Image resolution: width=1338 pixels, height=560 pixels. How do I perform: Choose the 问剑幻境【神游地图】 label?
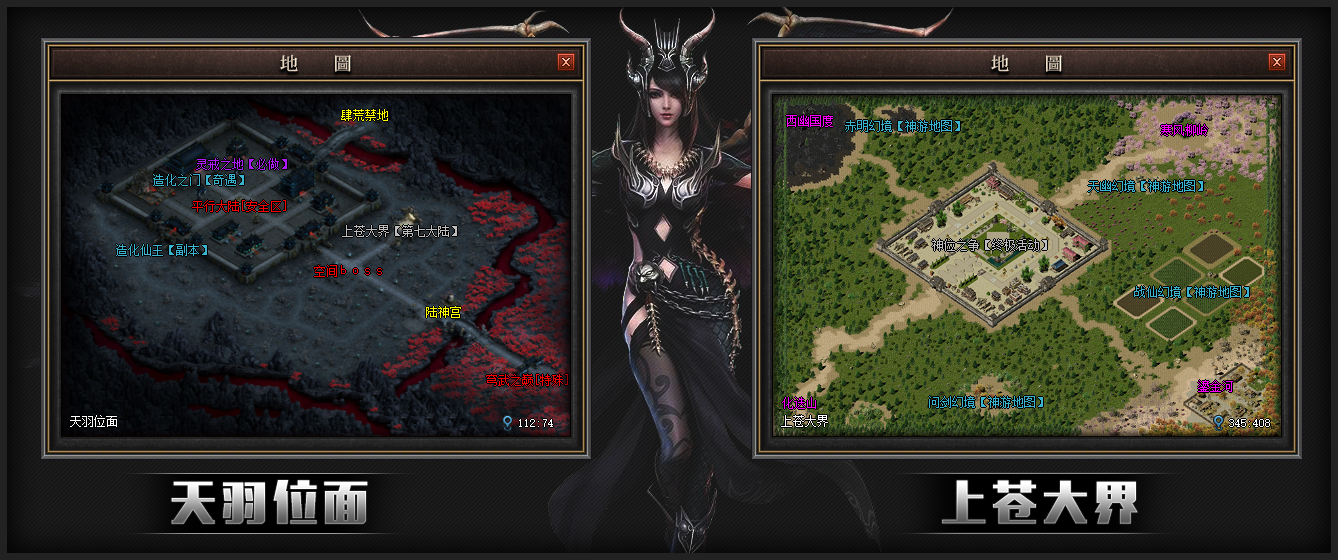[x=986, y=402]
